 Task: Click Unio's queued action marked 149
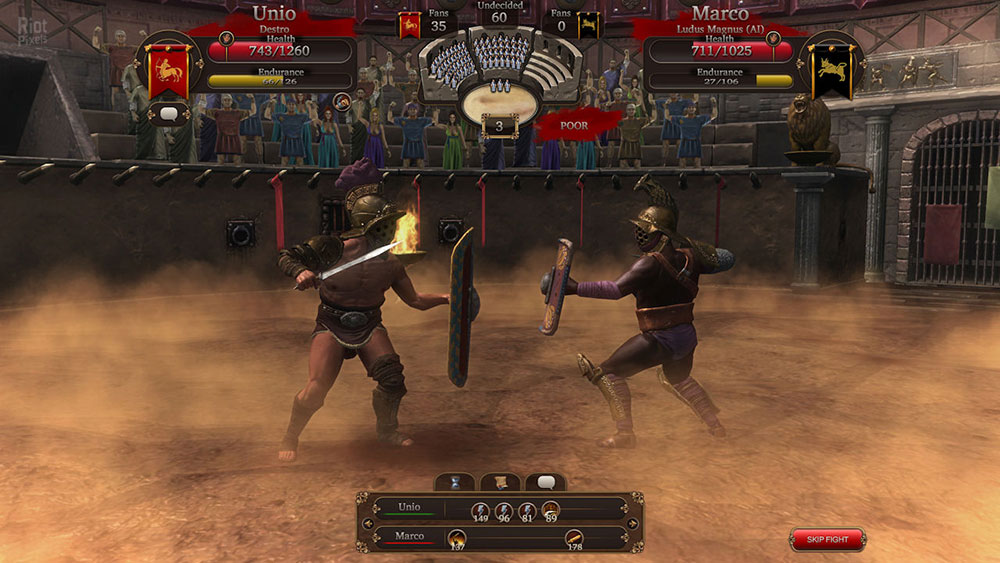point(480,509)
